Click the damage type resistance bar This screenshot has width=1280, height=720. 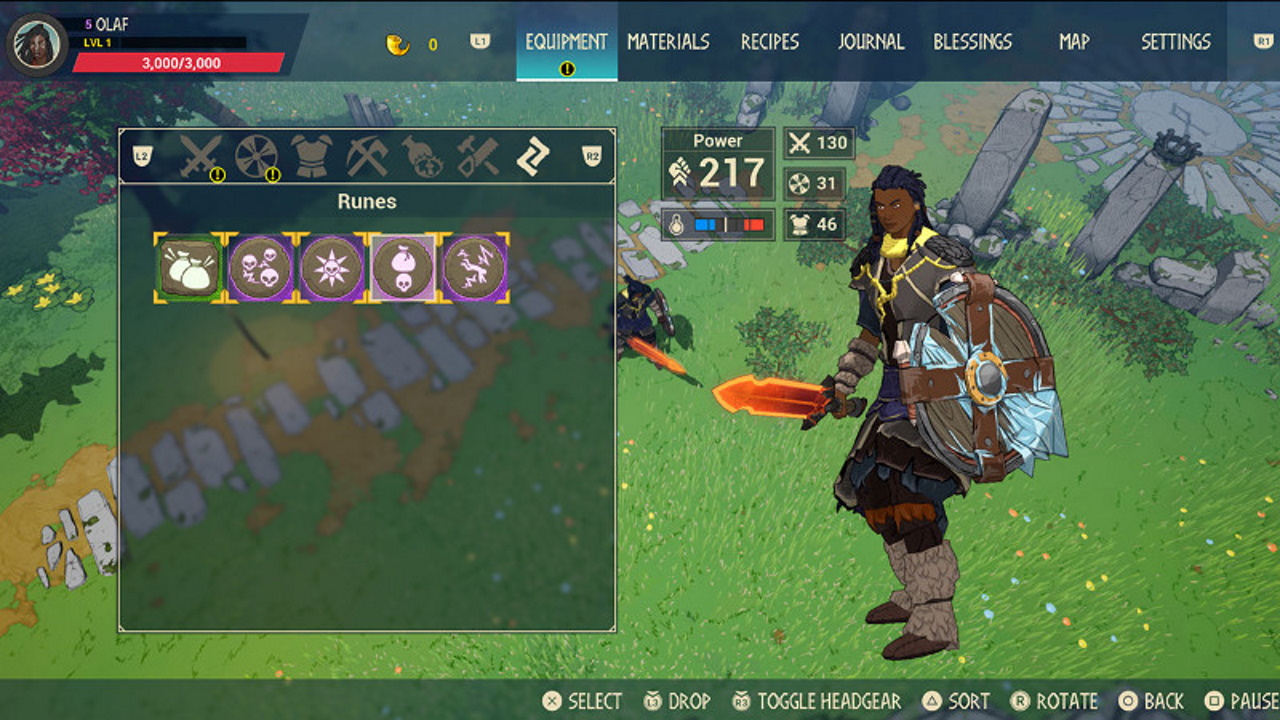[721, 226]
